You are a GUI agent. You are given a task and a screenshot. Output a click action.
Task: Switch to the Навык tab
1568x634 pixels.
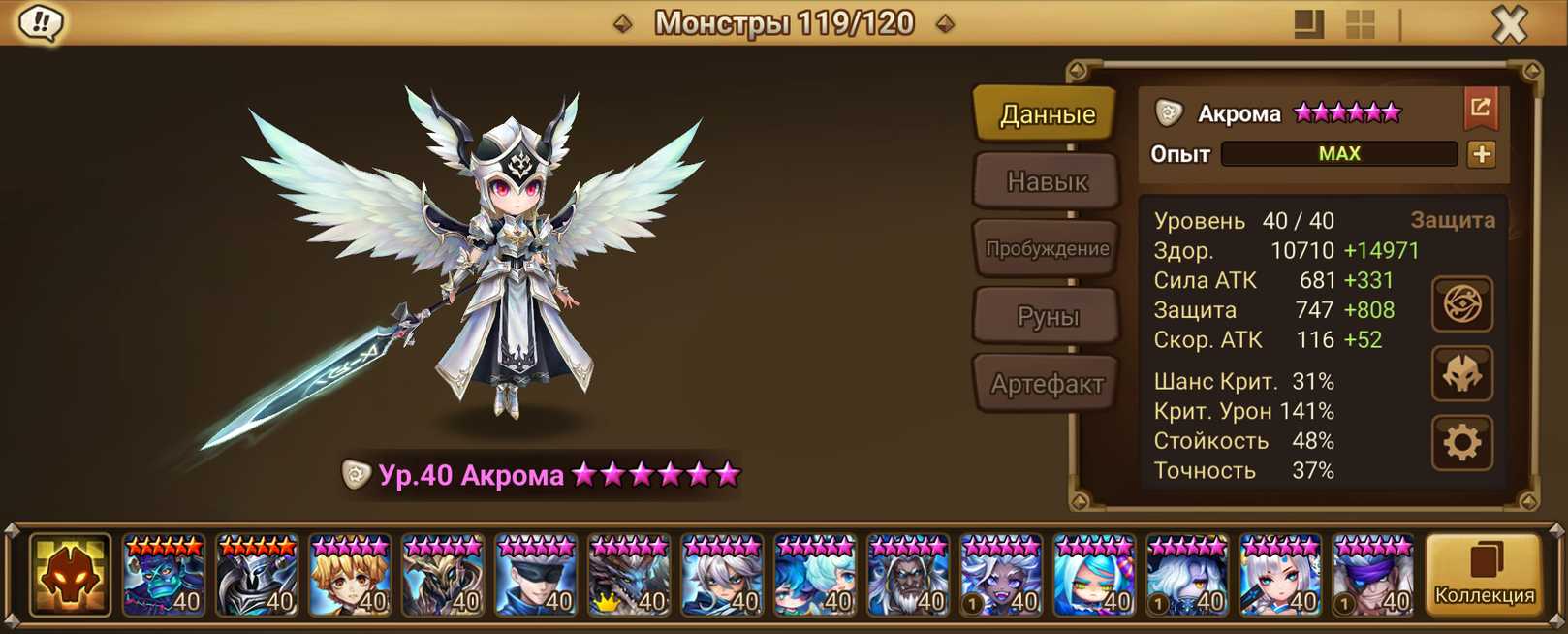click(1047, 181)
